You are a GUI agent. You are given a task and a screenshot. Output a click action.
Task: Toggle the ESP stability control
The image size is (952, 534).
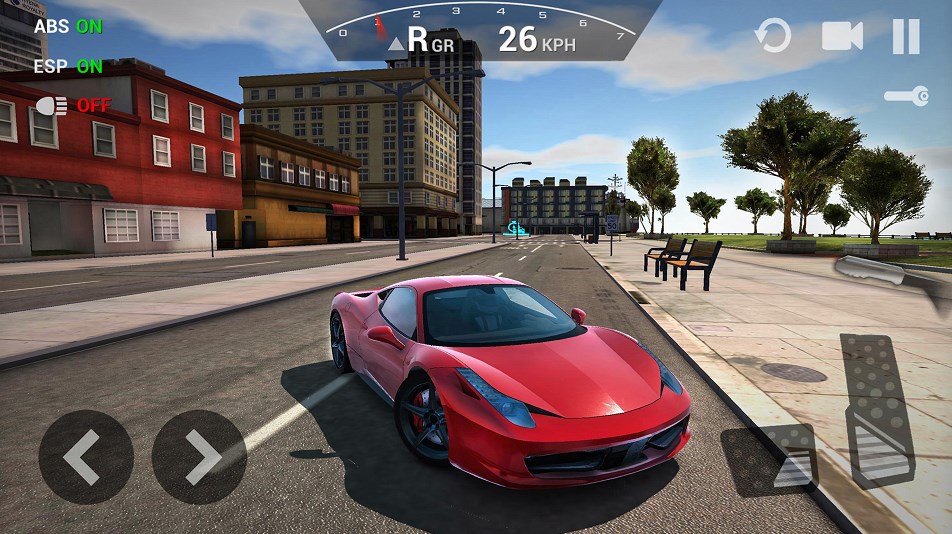68,67
